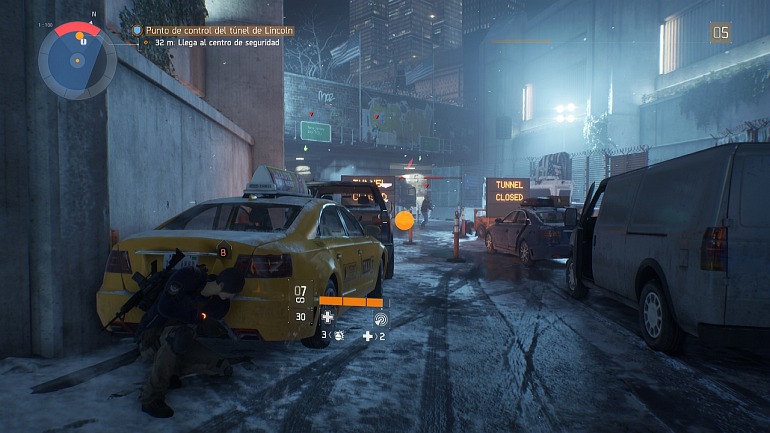The image size is (770, 433).
Task: Activate the Pulse radar skill icon
Action: pos(379,317)
